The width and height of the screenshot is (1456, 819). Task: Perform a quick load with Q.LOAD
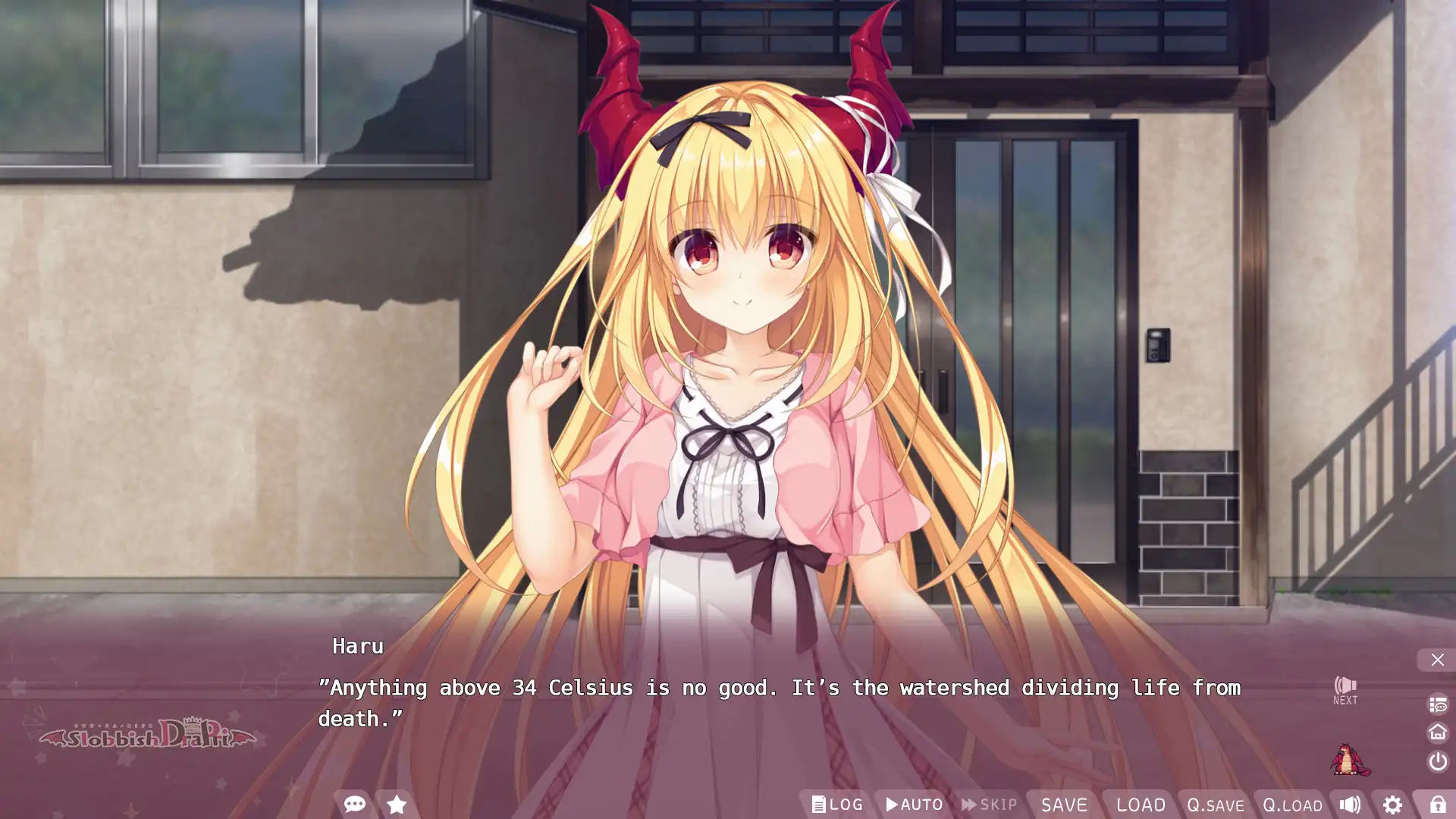point(1291,805)
